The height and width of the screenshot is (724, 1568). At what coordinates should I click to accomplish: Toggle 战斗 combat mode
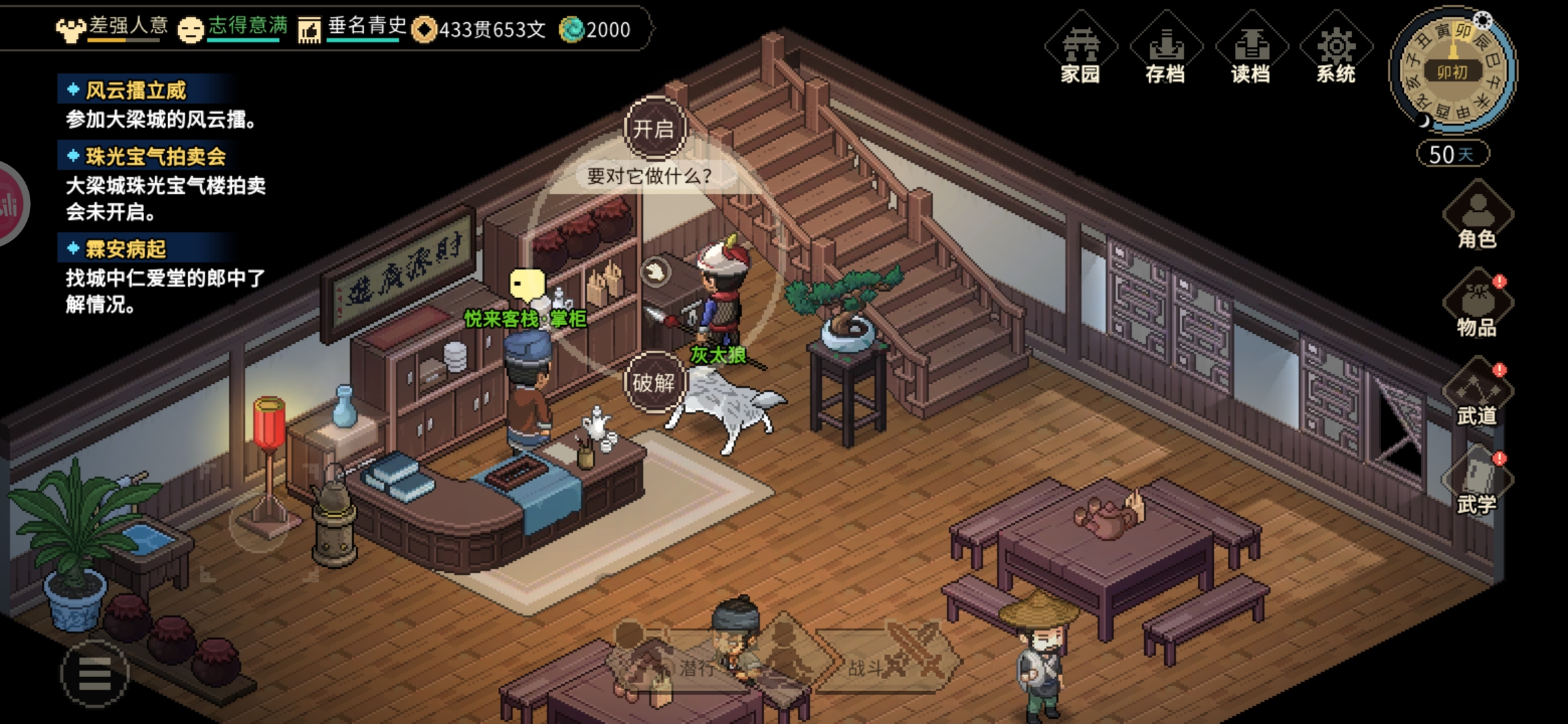tap(878, 666)
